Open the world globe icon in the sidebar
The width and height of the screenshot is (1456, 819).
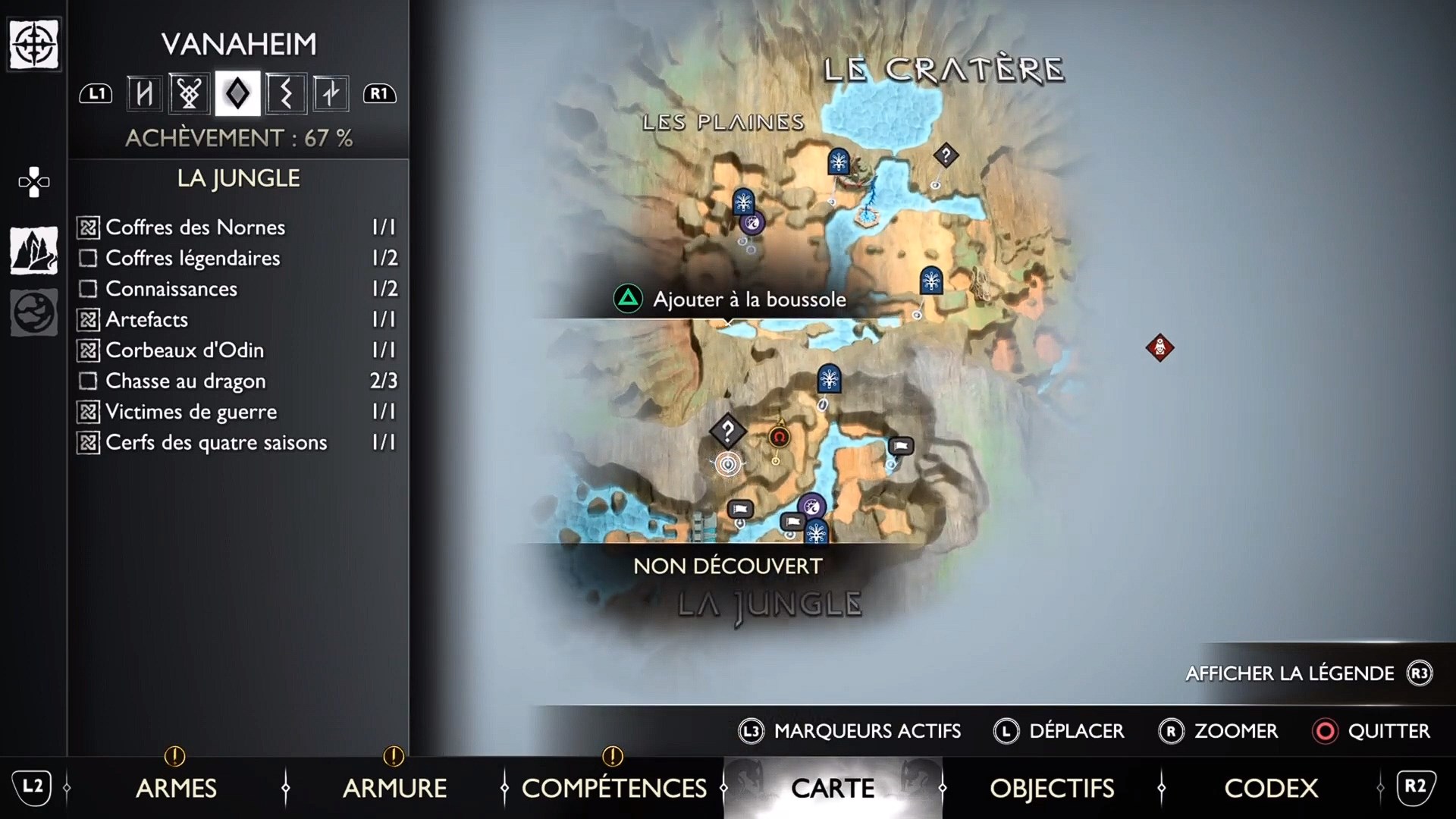33,312
